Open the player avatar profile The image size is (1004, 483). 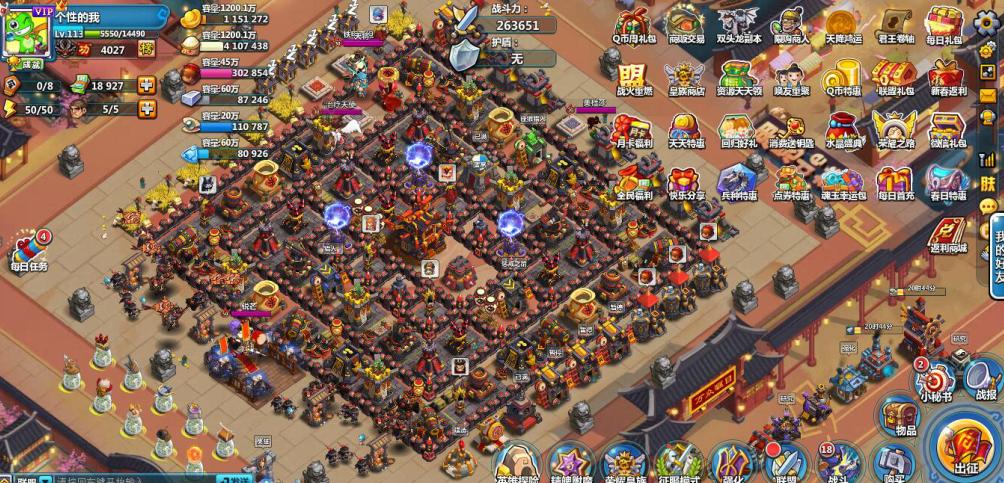click(x=28, y=29)
